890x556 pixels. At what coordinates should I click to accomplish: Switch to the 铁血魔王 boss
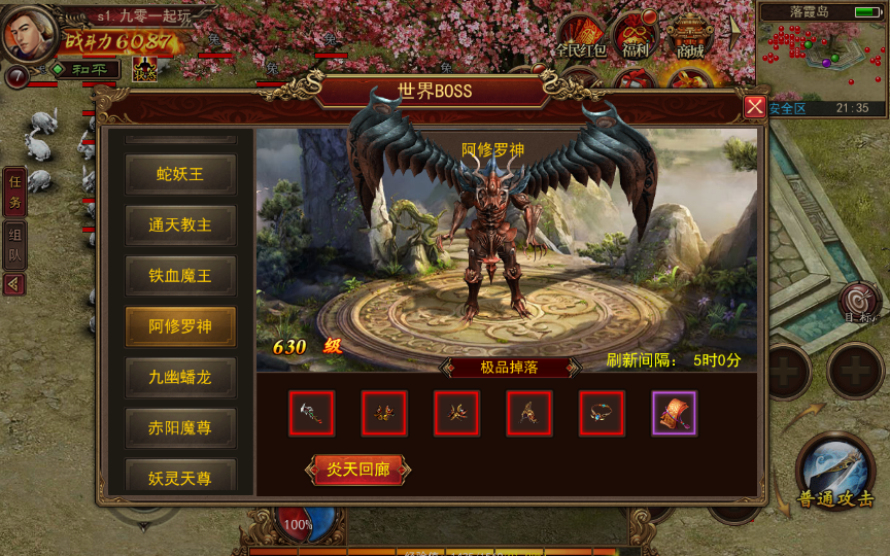pyautogui.click(x=181, y=276)
